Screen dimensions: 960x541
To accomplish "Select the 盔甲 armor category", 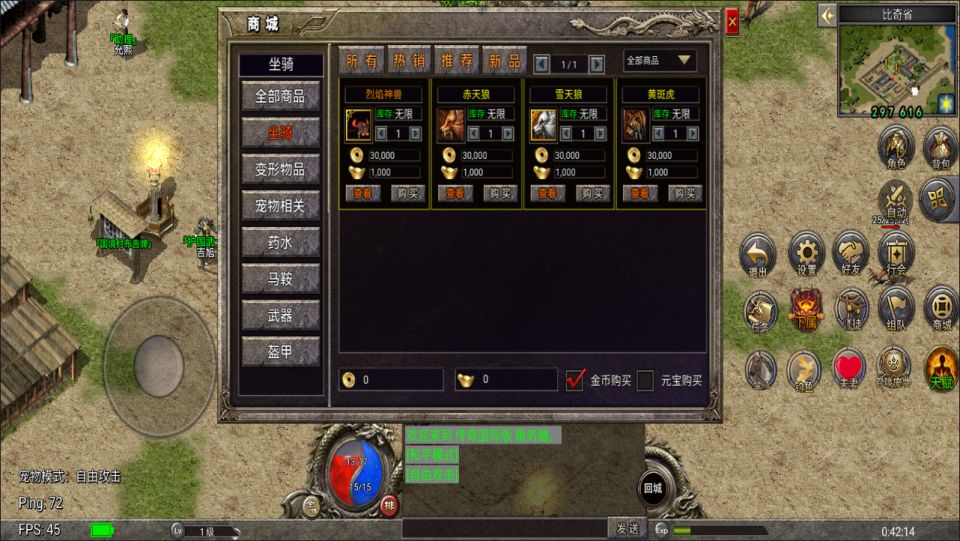I will [280, 351].
